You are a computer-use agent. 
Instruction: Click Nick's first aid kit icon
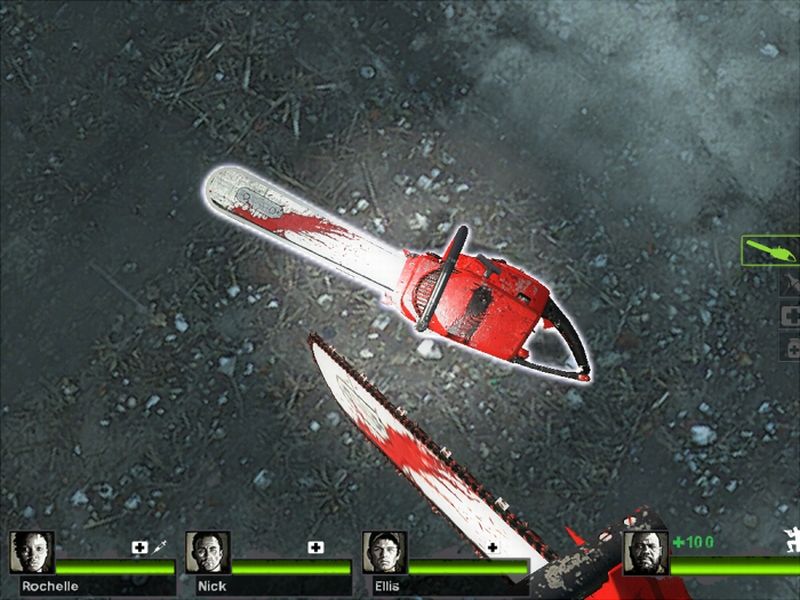point(316,548)
